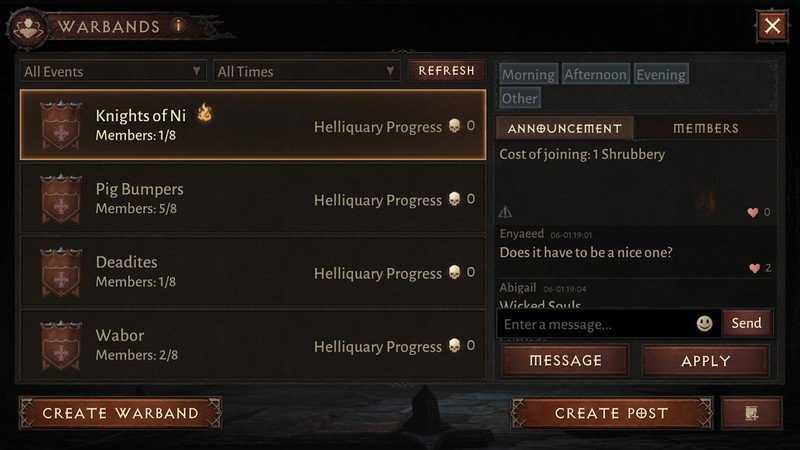
Task: Toggle the Other time filter
Action: tap(519, 98)
